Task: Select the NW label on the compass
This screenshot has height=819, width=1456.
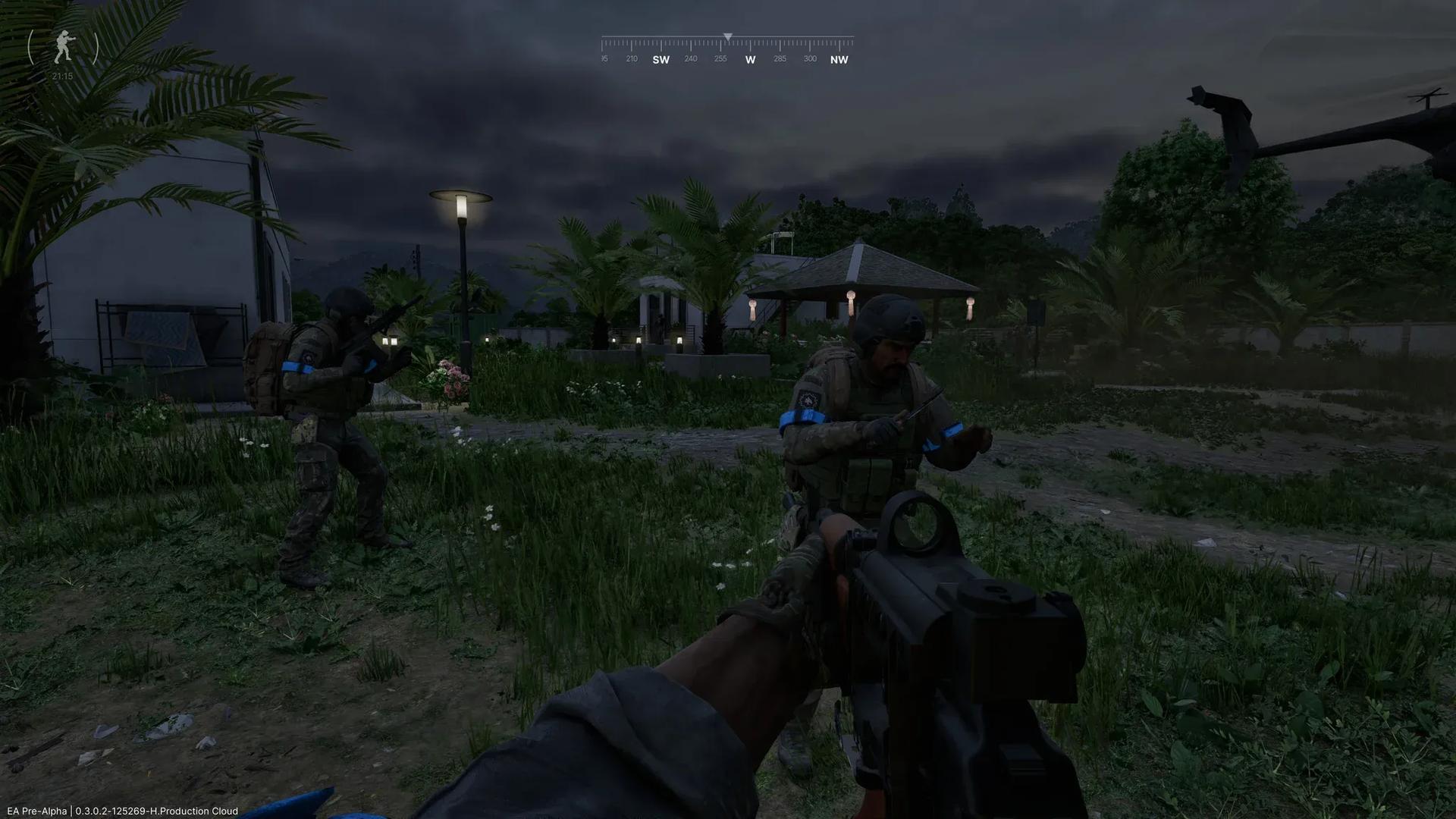Action: [x=839, y=59]
